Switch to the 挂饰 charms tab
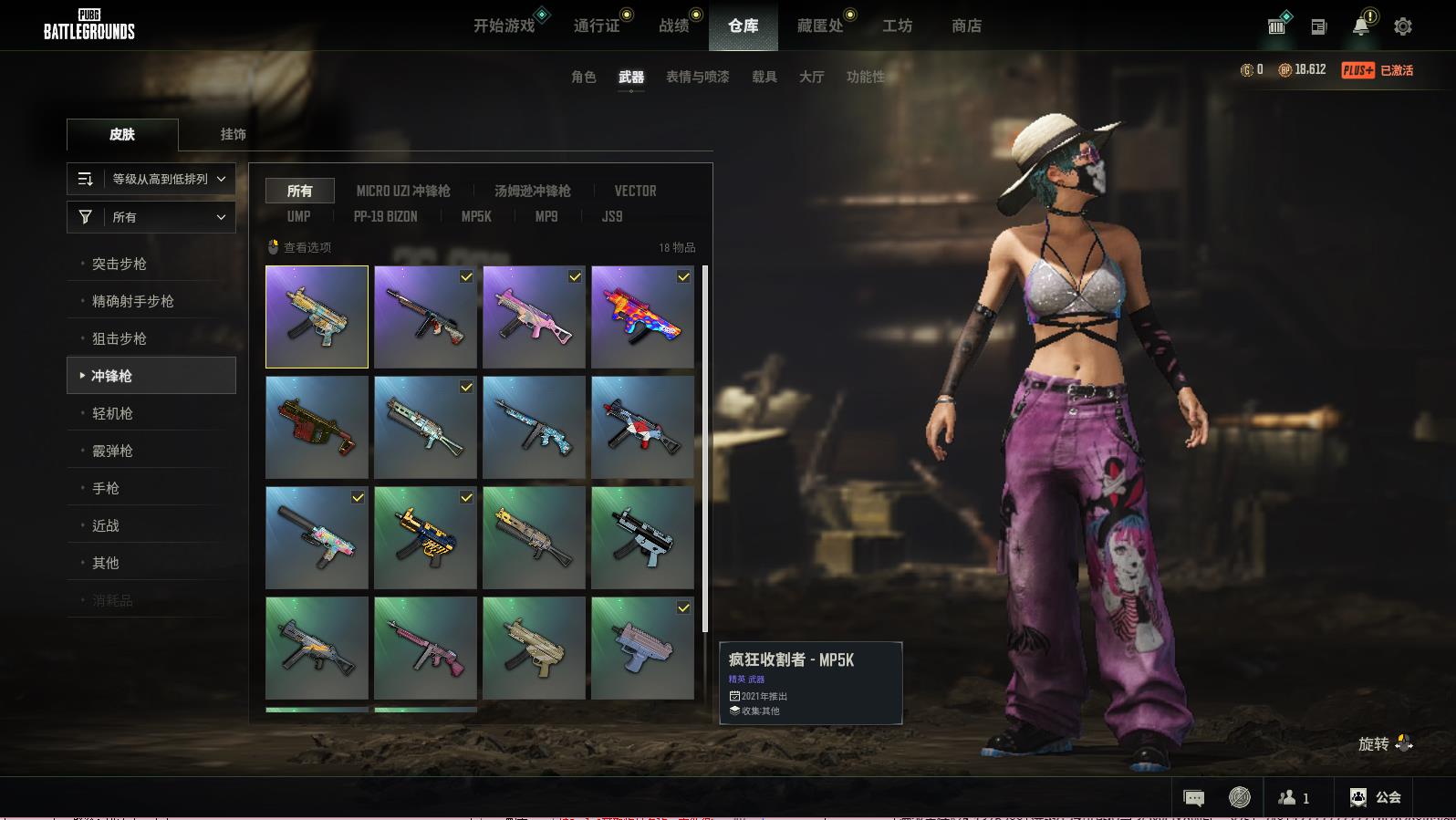Image resolution: width=1456 pixels, height=820 pixels. [x=233, y=134]
